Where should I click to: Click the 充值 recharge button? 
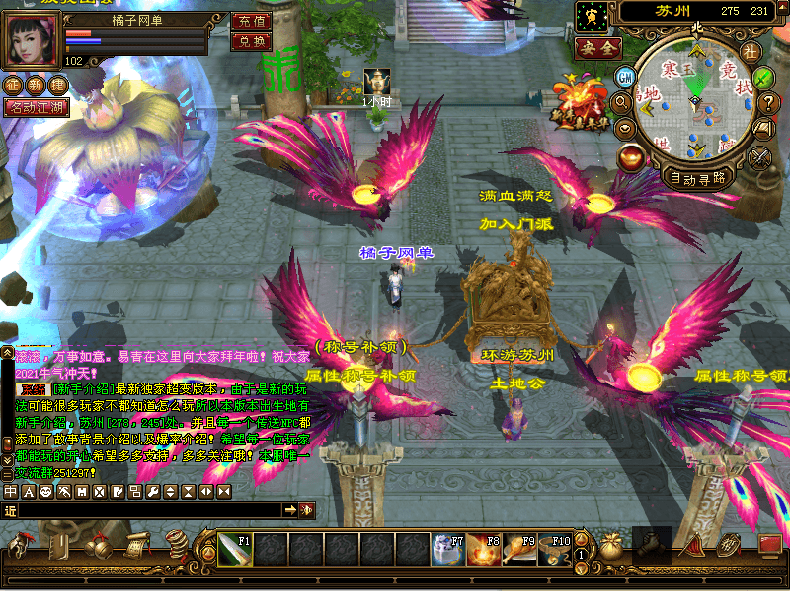click(x=251, y=21)
